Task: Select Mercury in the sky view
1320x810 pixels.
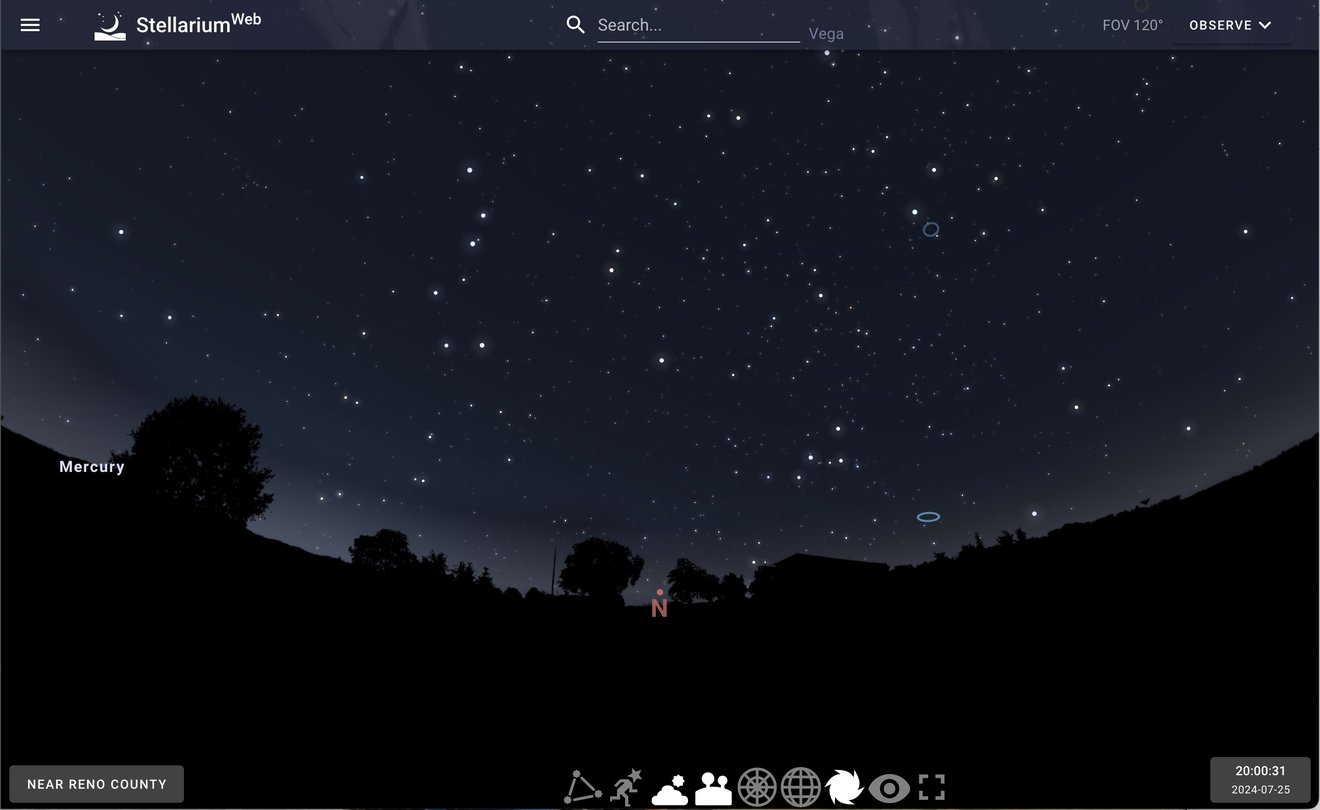Action: (x=91, y=466)
